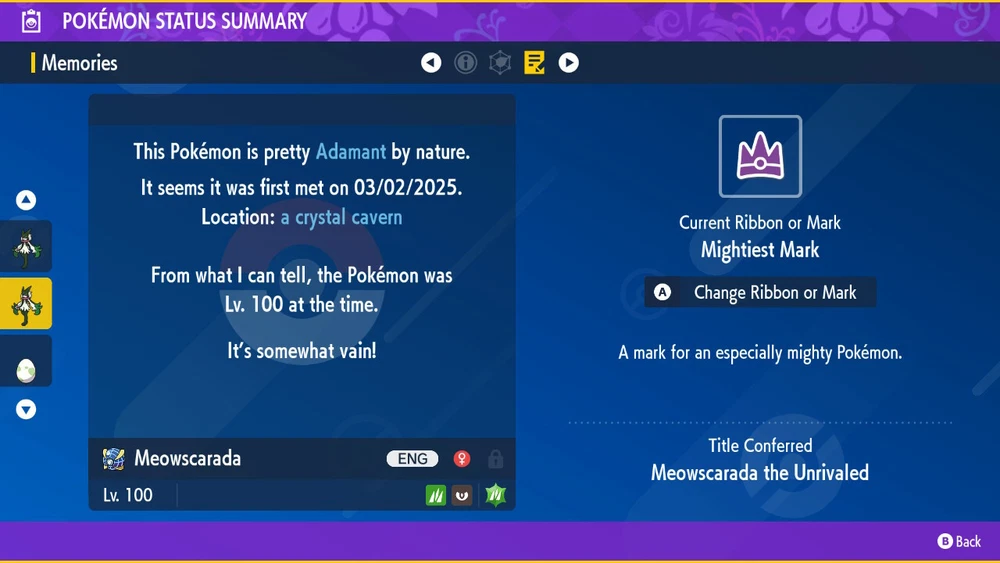Open the stats hexagon chart tab
This screenshot has width=1000, height=563.
coord(500,63)
